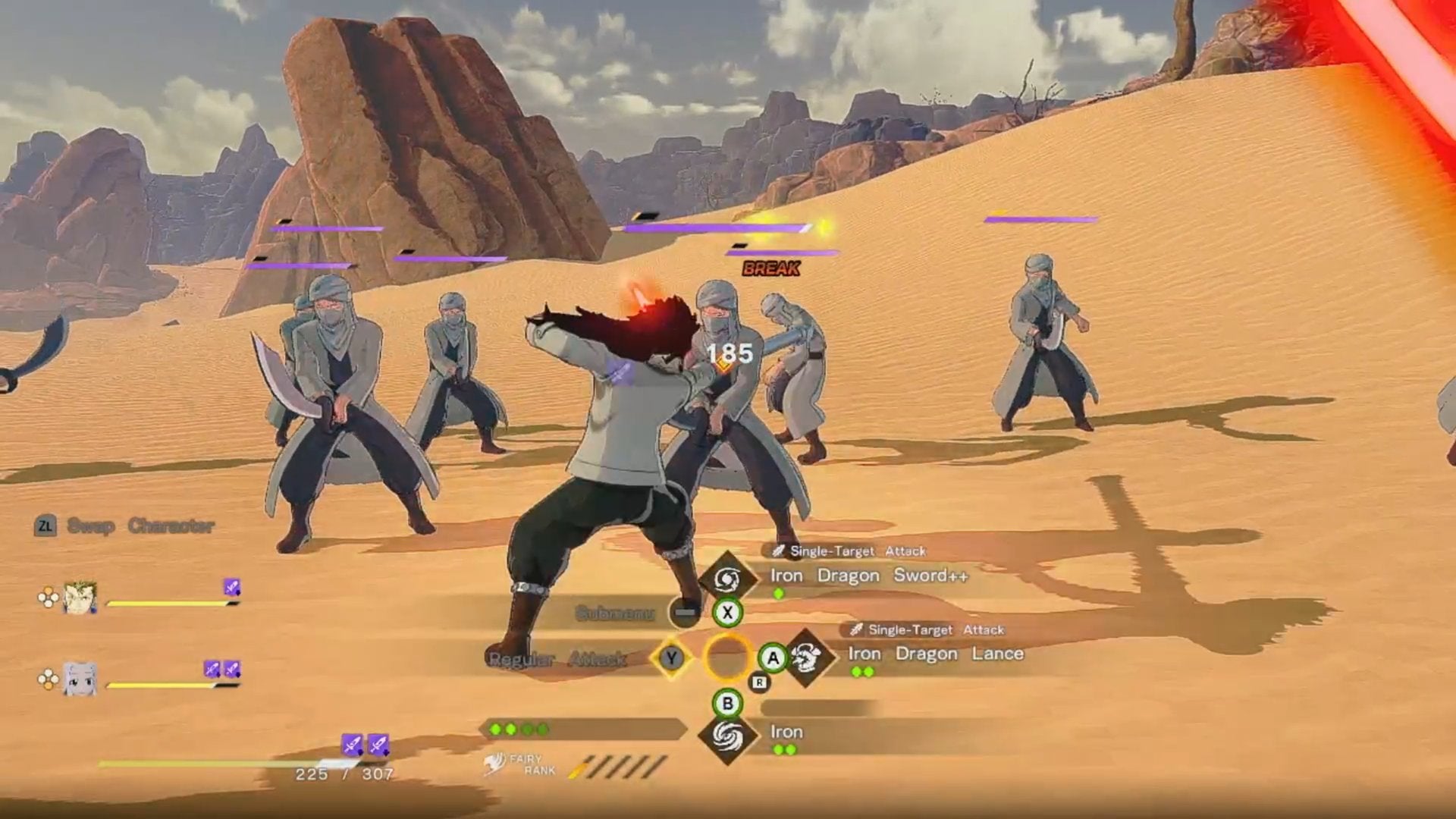This screenshot has height=819, width=1456.
Task: Click the Single-Target Attack label above Iron Dragon Sword++
Action: click(x=857, y=551)
